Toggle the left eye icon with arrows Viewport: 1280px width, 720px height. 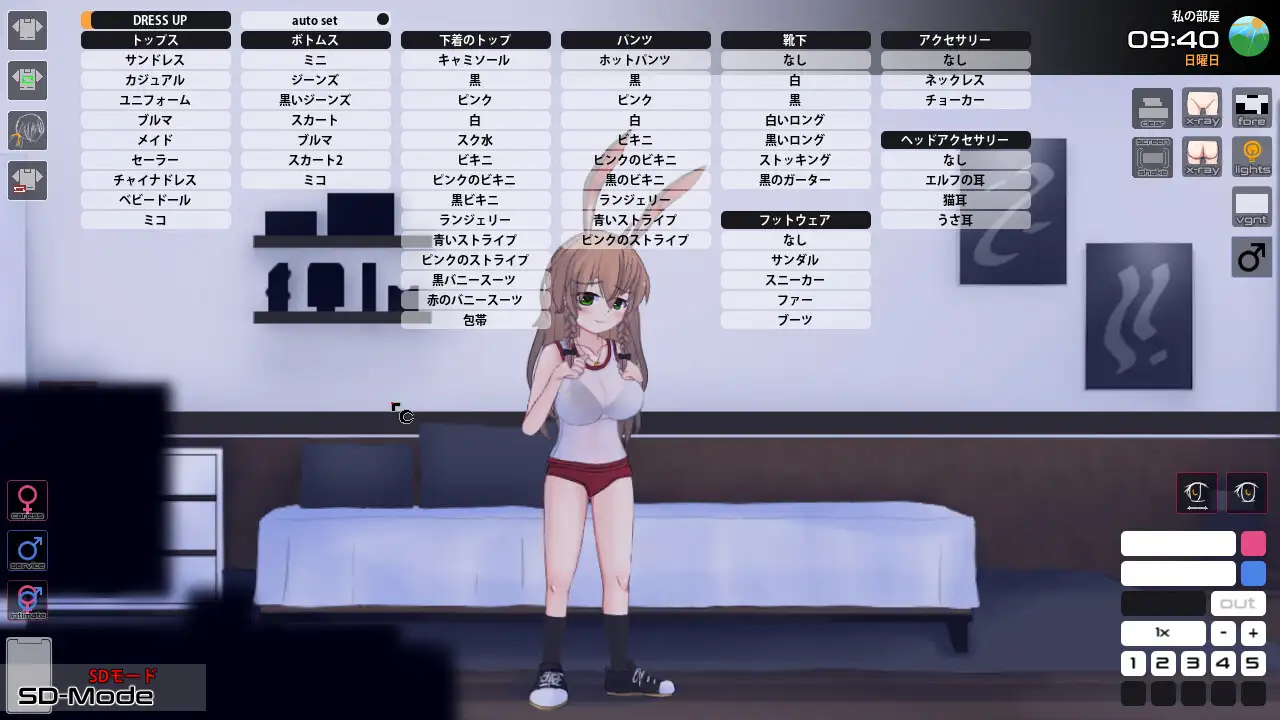(x=1196, y=493)
